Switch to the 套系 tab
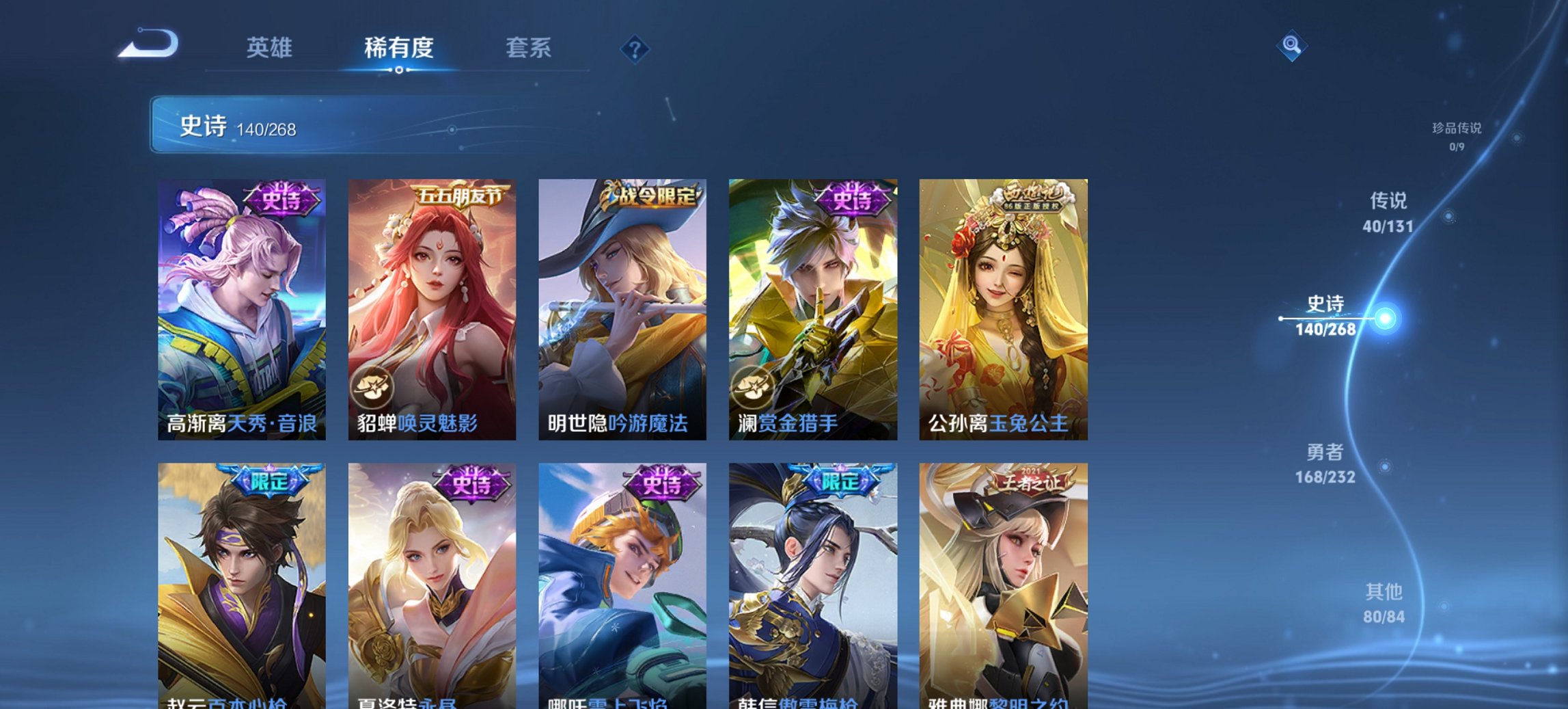 tap(529, 48)
